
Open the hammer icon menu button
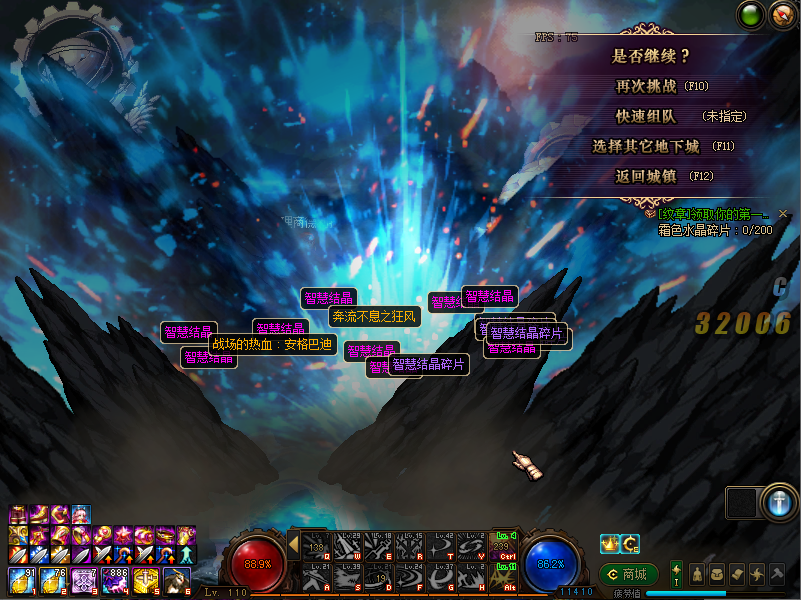[777, 573]
